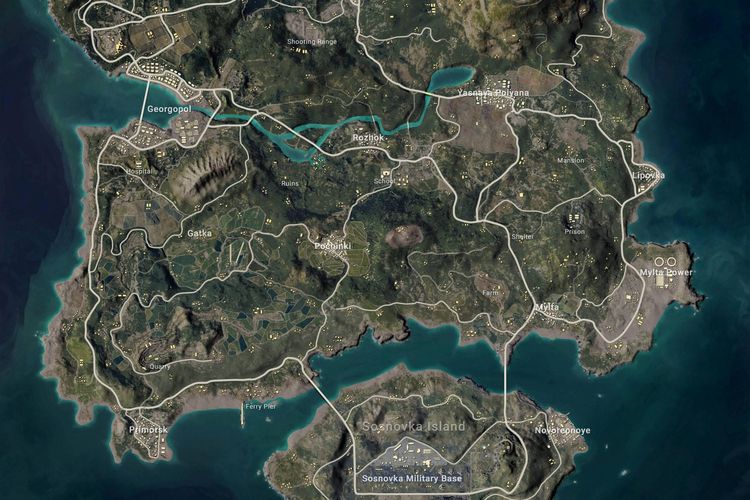Select the Mylta Power label
The width and height of the screenshot is (750, 500).
666,271
